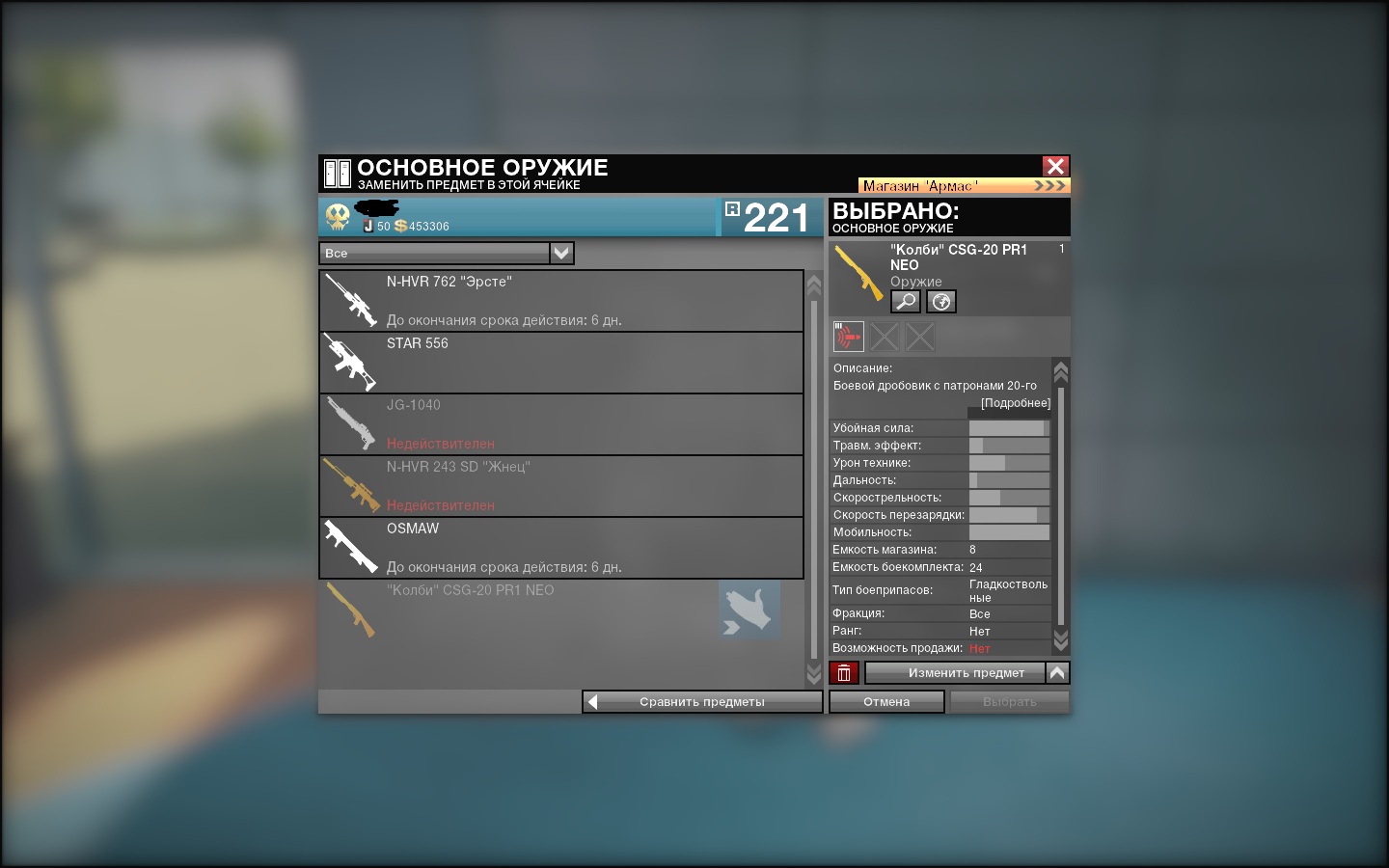Screen dimensions: 1389x868
Task: Click the red weapon modification slot
Action: point(848,337)
